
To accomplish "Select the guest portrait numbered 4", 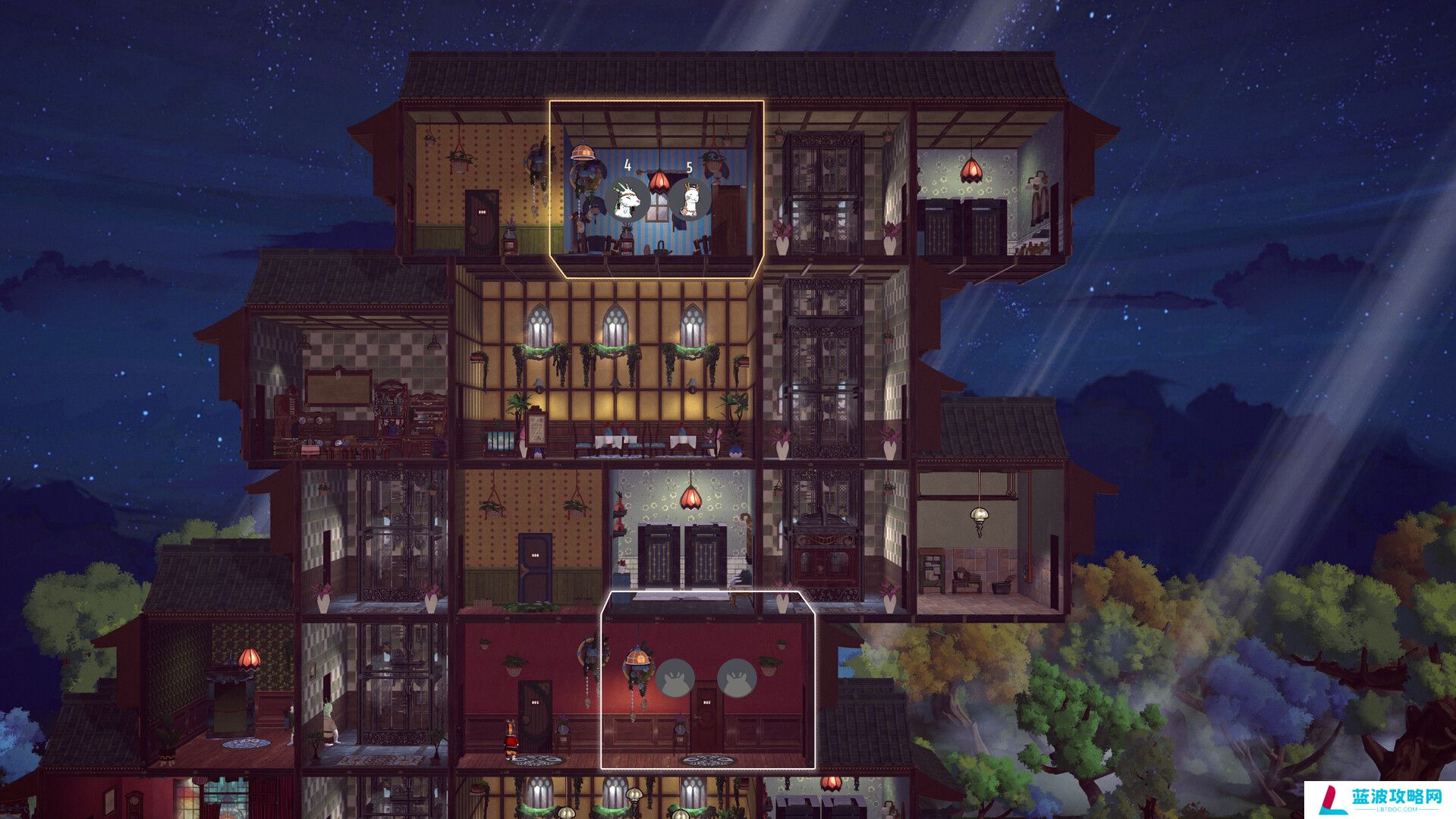I will click(627, 199).
